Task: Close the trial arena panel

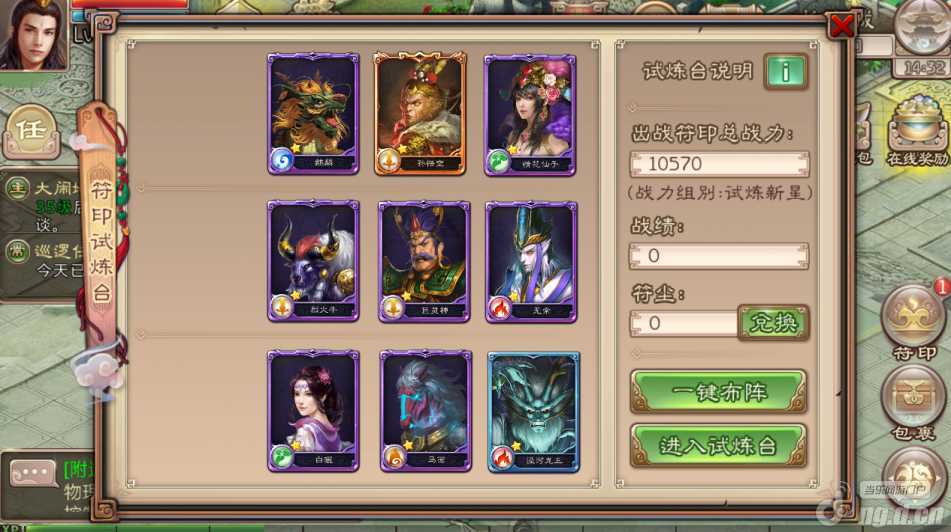Action: (x=842, y=26)
